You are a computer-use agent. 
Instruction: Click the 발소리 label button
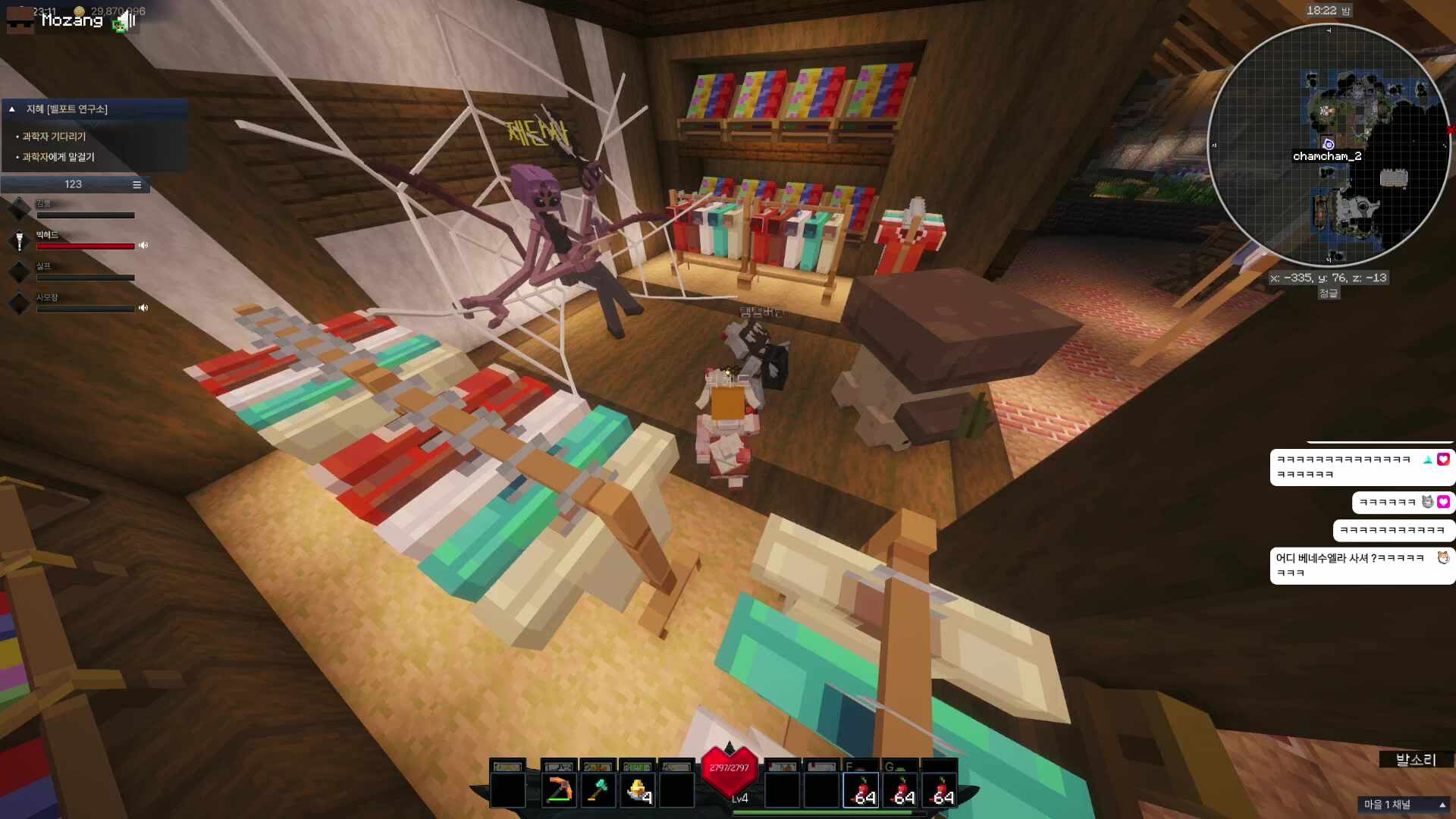point(1415,760)
